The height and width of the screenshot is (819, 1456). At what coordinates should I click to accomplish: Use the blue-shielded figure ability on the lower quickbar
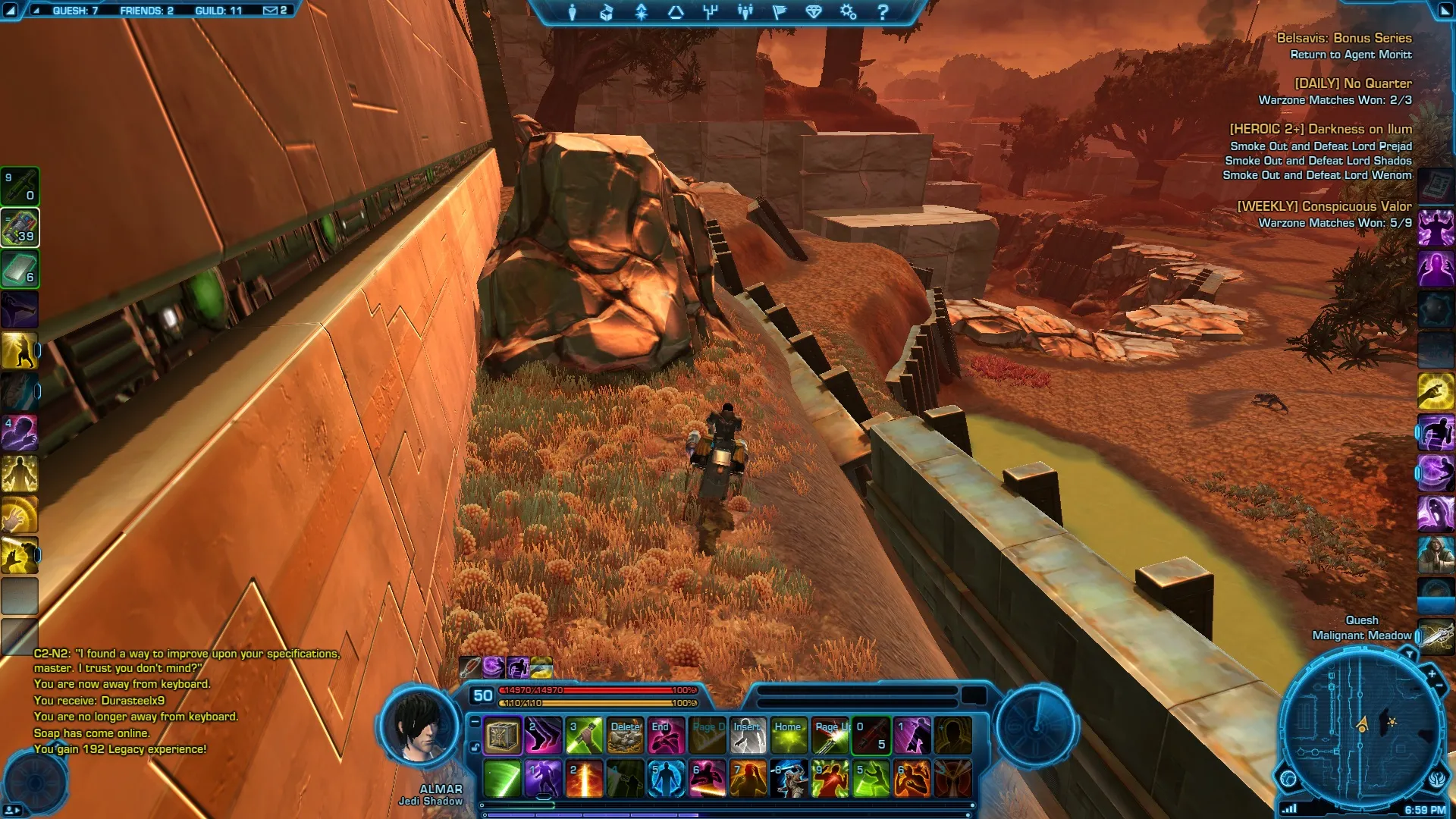pos(666,779)
